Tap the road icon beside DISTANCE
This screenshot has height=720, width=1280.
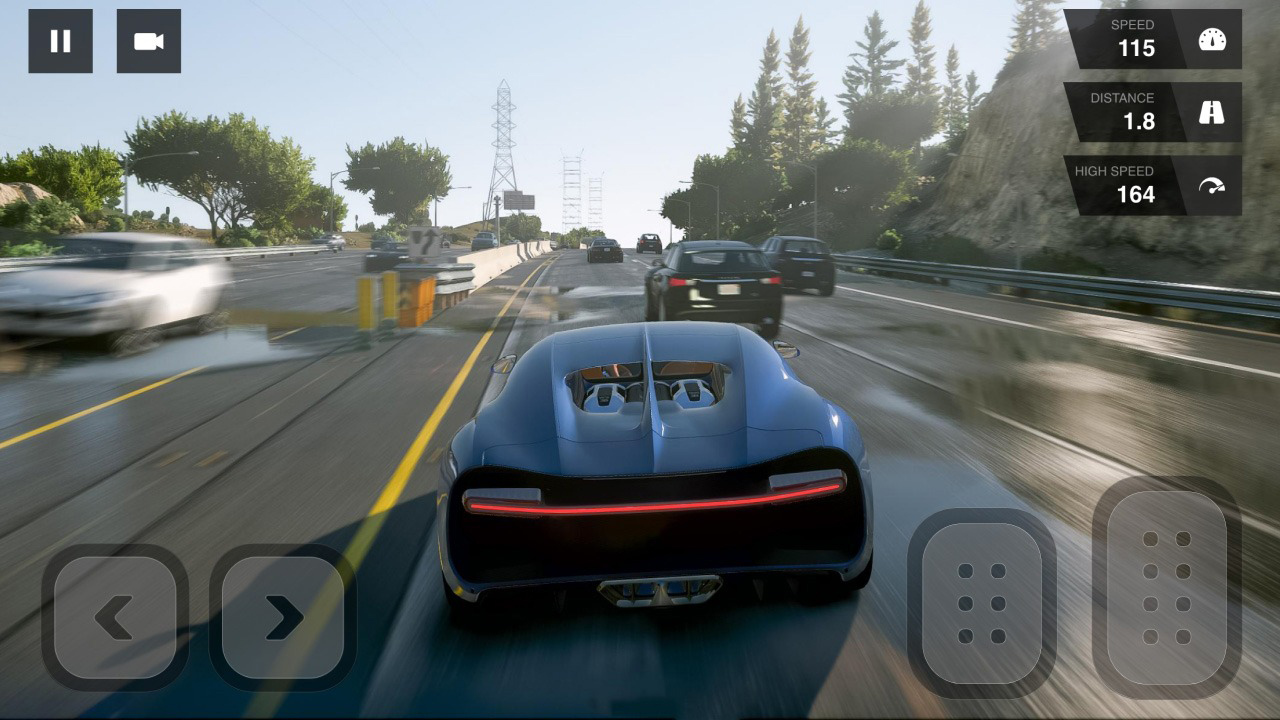[1211, 113]
